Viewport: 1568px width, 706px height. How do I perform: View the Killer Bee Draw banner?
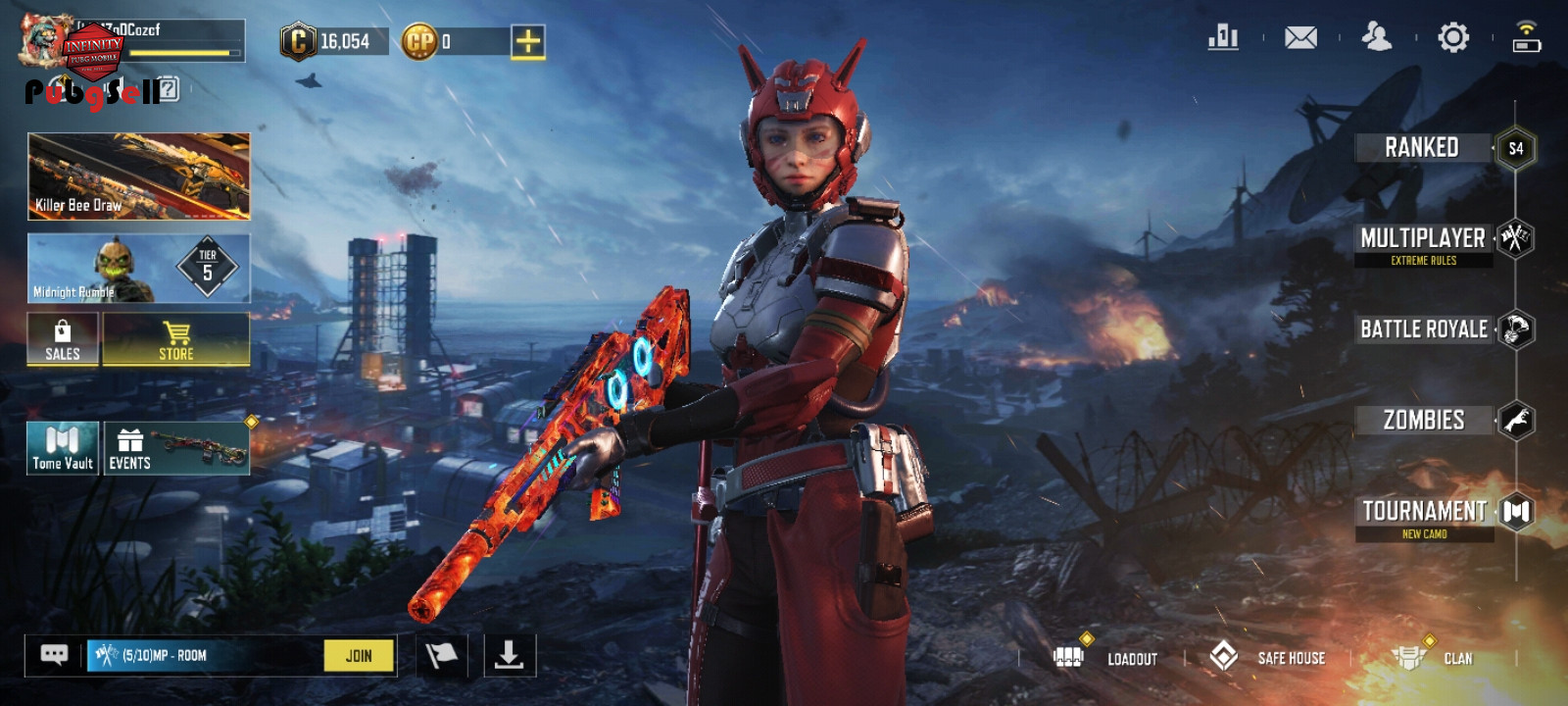point(138,176)
